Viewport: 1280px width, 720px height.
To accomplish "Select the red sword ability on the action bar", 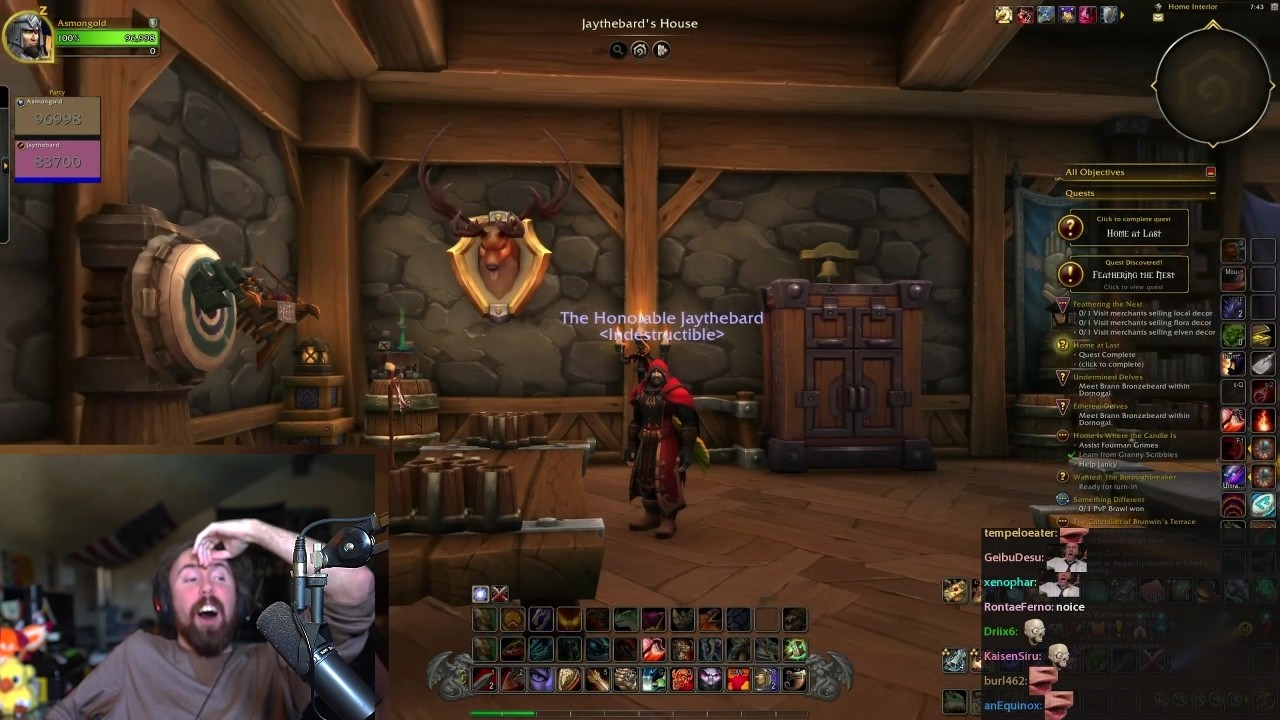I will pos(484,679).
